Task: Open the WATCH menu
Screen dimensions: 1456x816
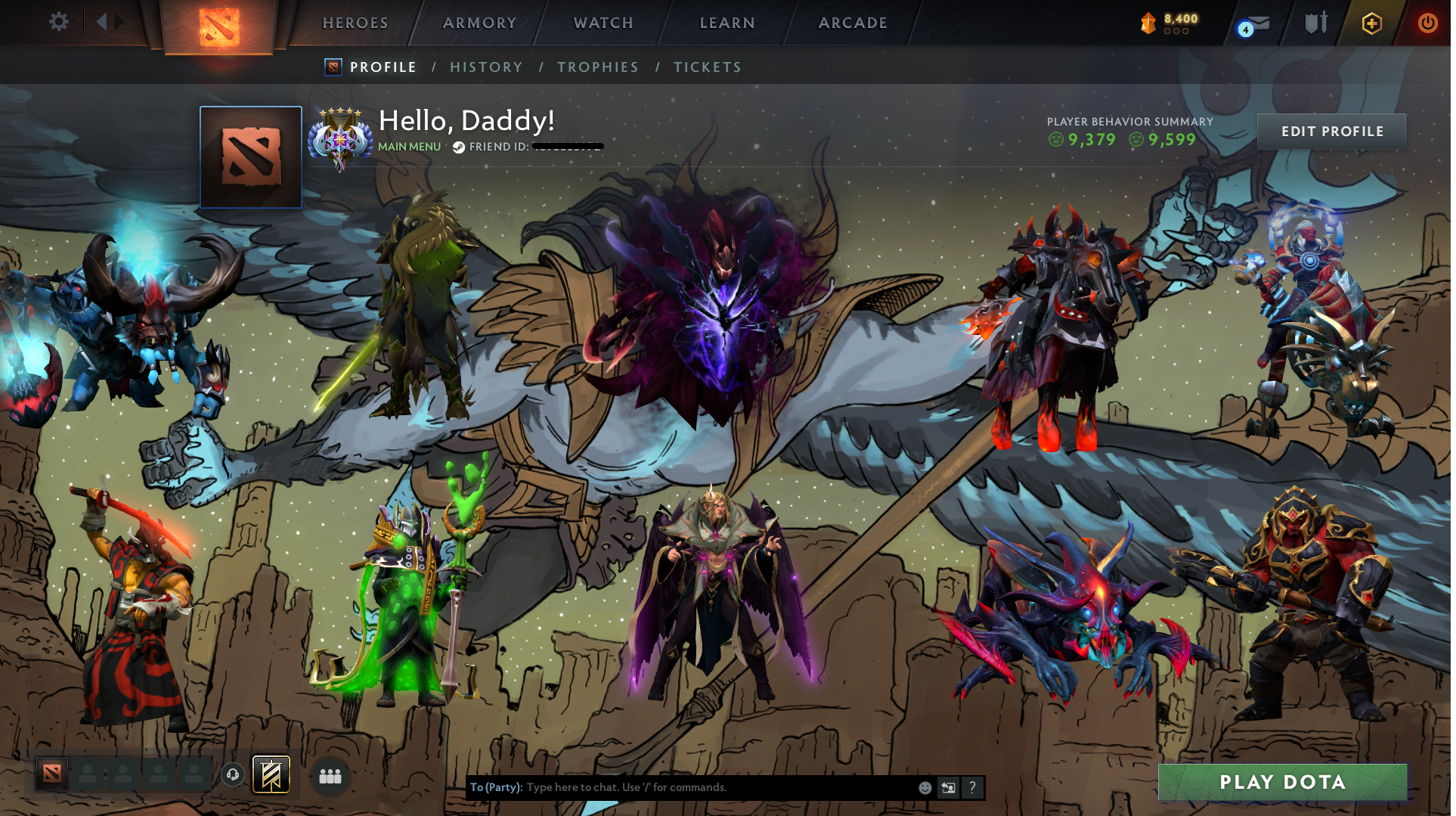Action: click(x=603, y=23)
